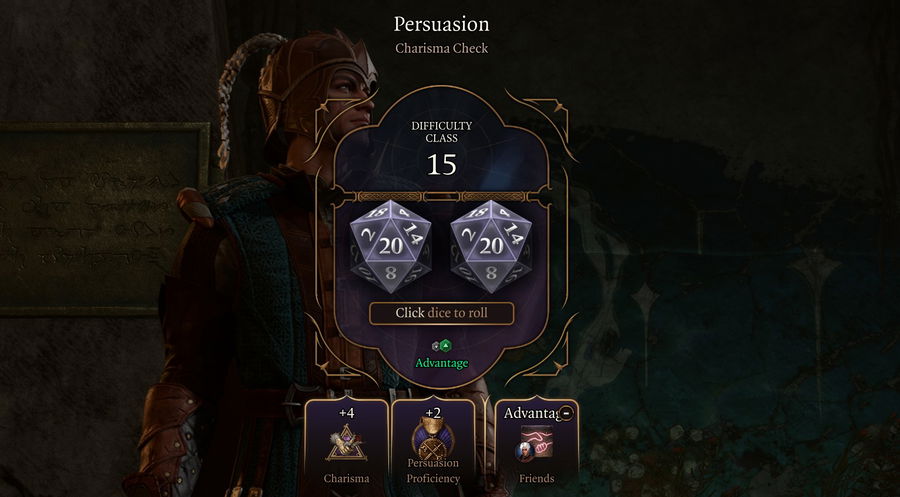Select the Charisma +4 bonus card
The width and height of the screenshot is (900, 497).
[346, 442]
